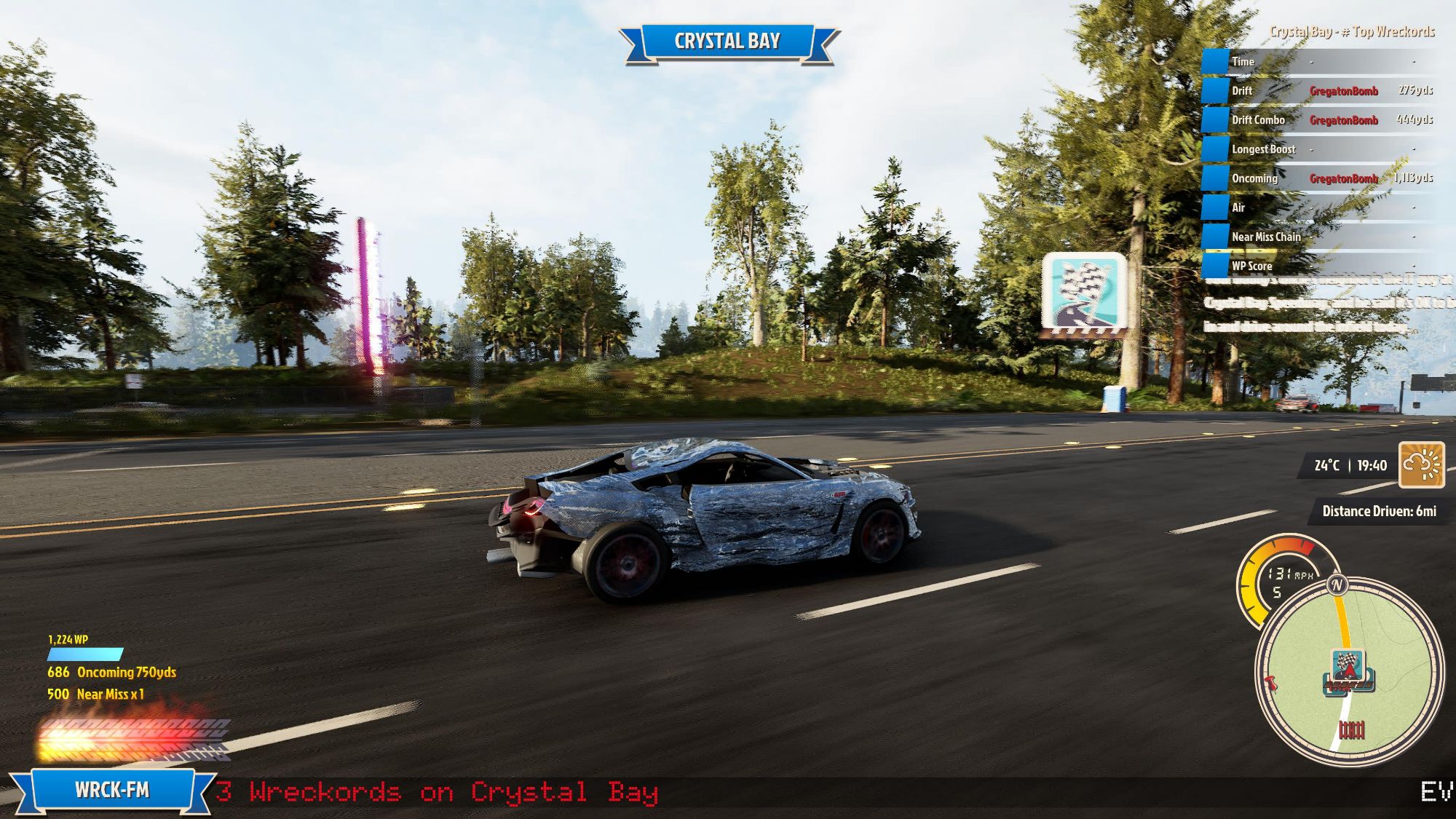Pick the Air wreckord row

tap(1319, 207)
